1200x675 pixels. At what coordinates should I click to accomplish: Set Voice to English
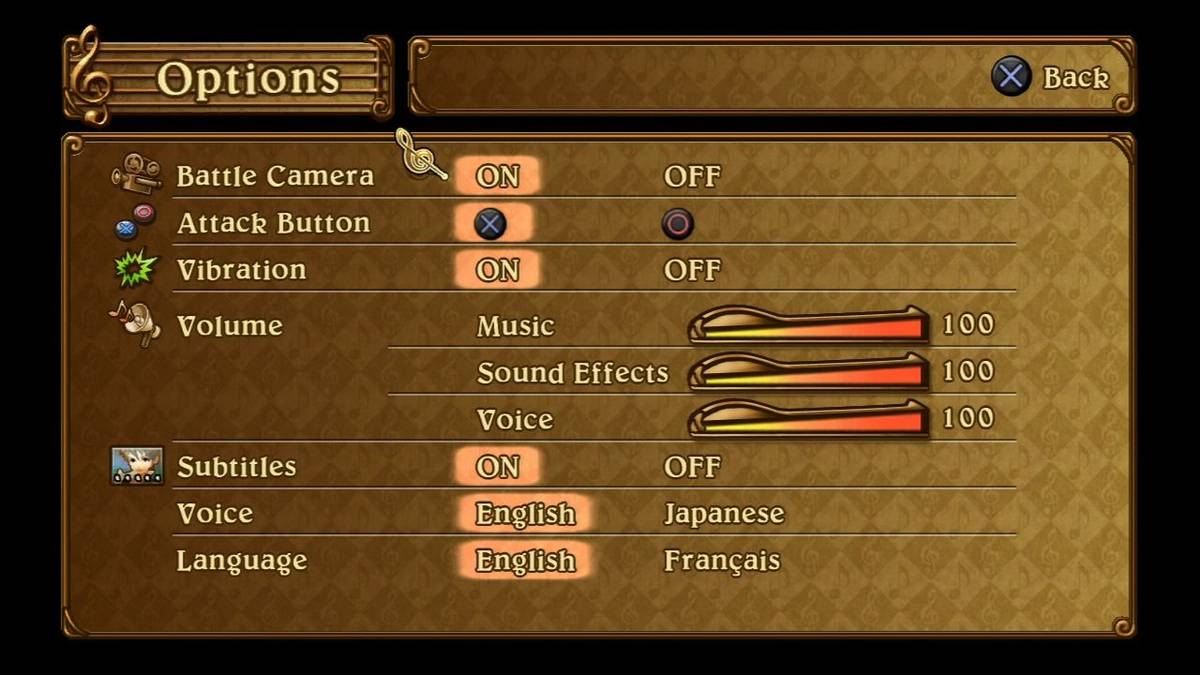pos(525,514)
